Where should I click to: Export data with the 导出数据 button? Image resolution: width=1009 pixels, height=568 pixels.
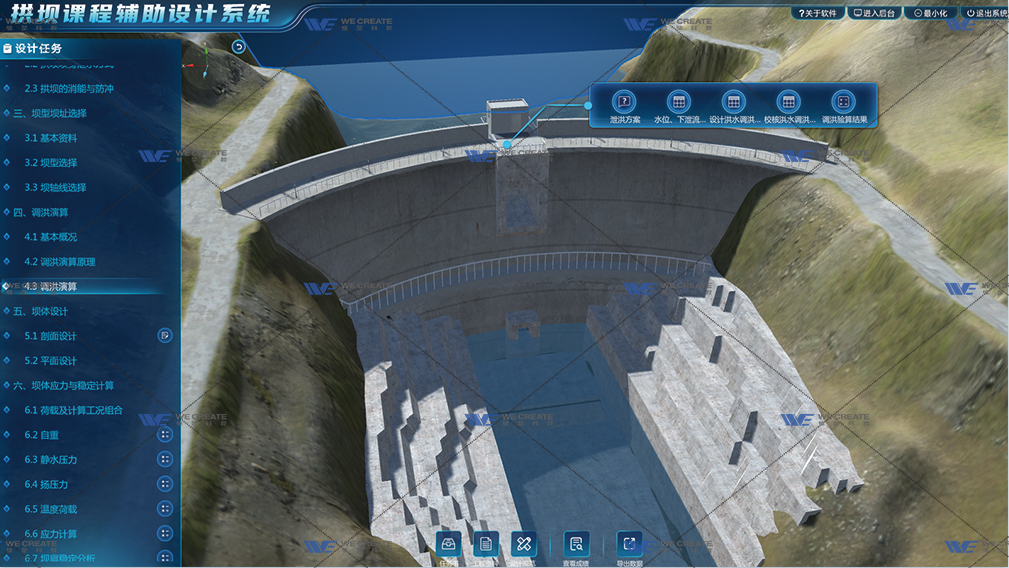click(630, 544)
